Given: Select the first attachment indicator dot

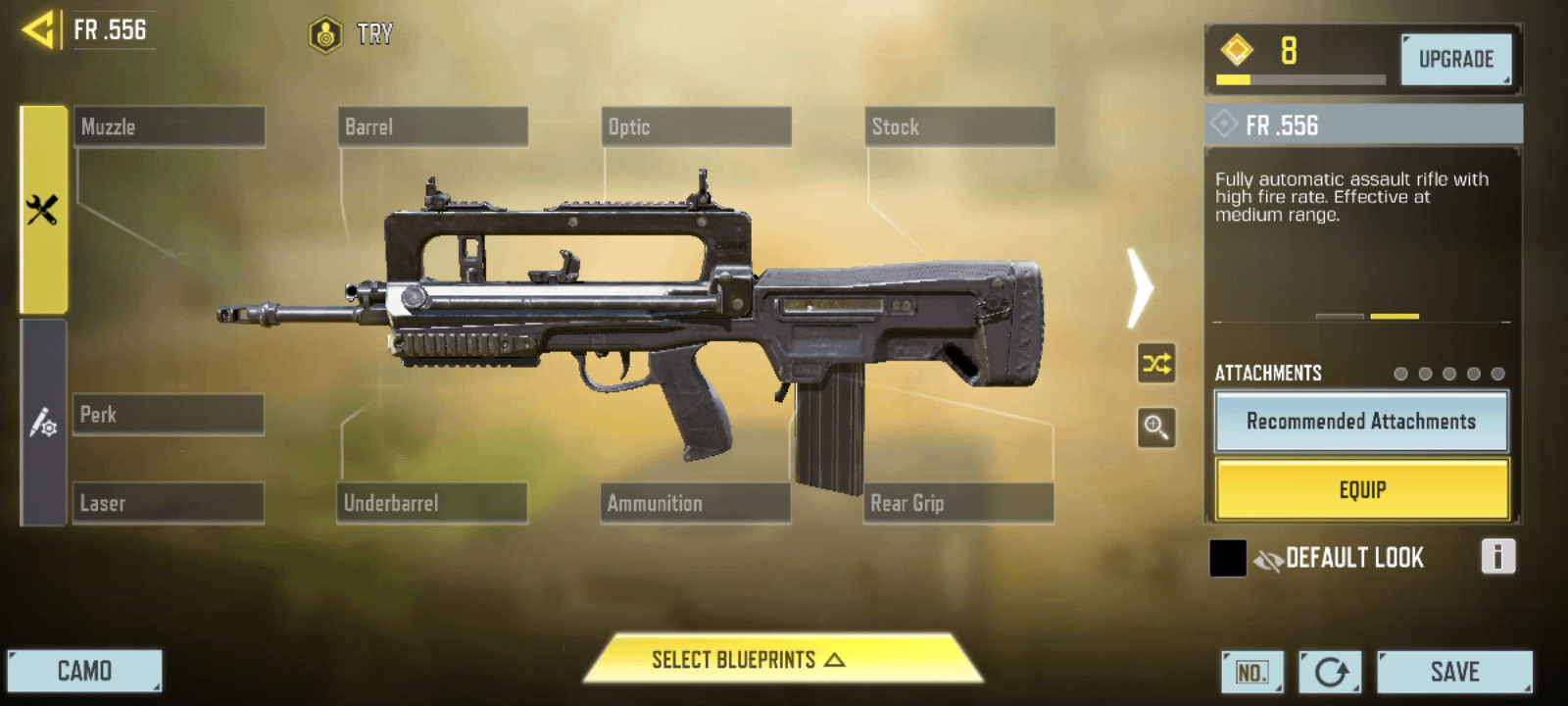Looking at the screenshot, I should 1401,374.
